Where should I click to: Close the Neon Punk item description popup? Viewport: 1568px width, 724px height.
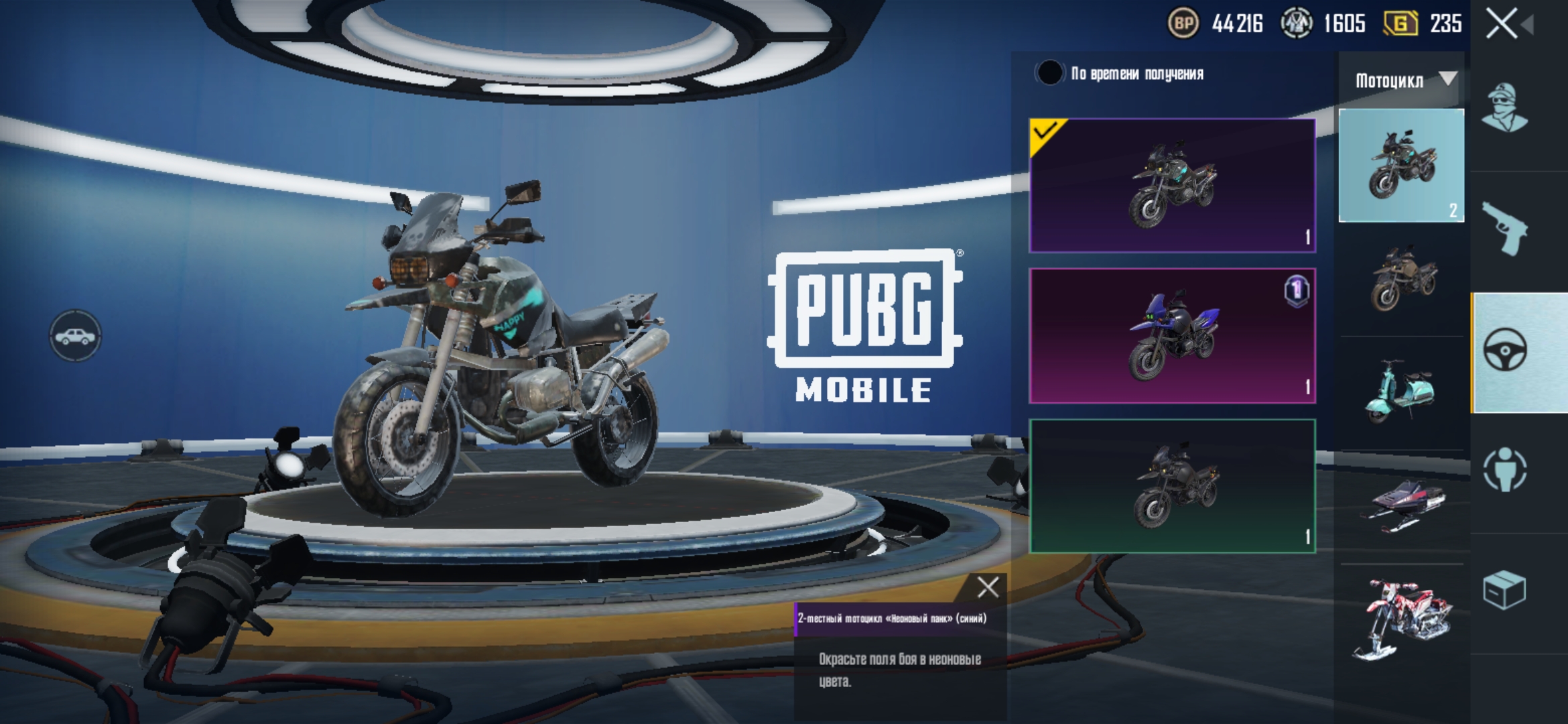pyautogui.click(x=988, y=587)
